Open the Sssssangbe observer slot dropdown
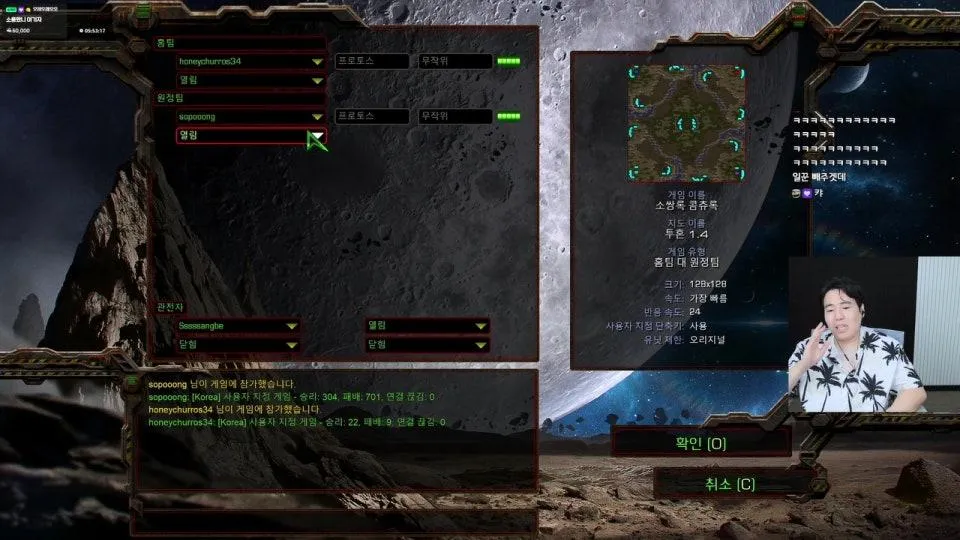 tap(238, 326)
